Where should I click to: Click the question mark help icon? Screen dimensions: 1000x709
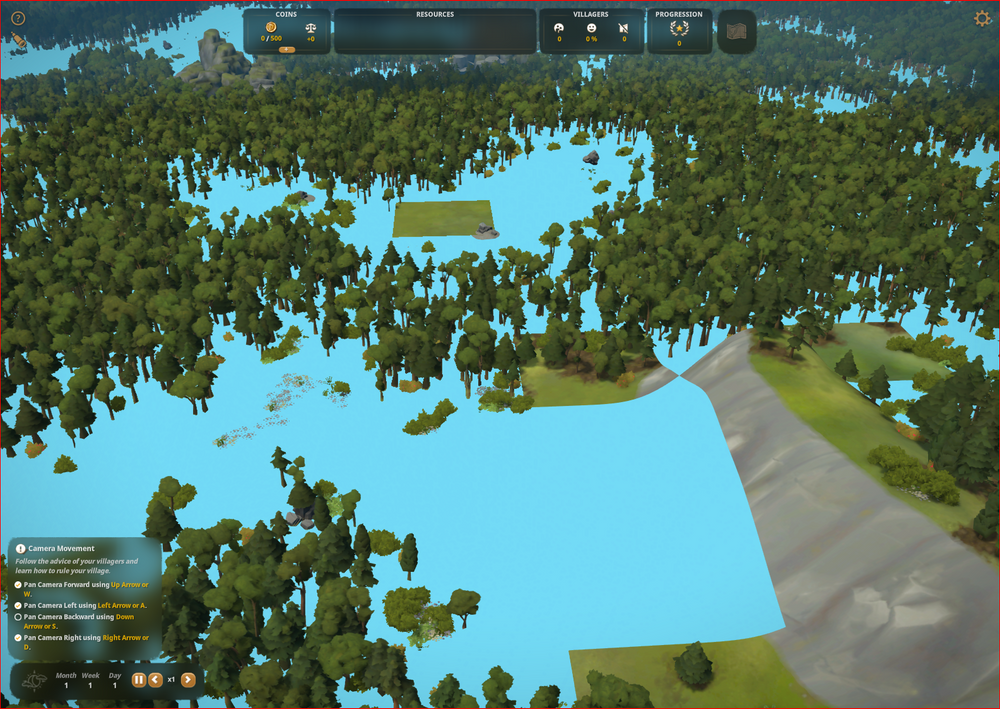point(18,18)
